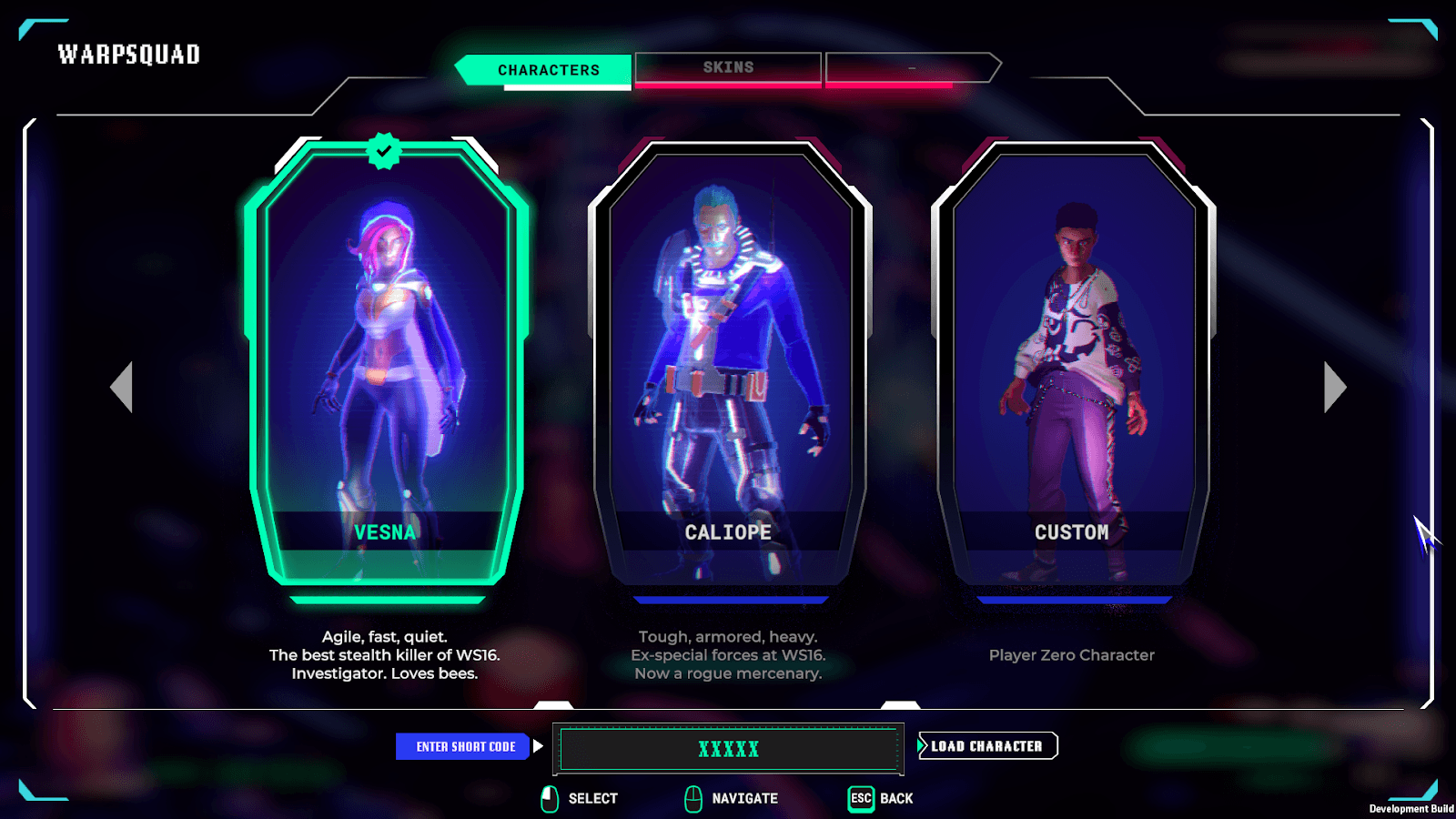The image size is (1456, 819).
Task: Click the short code input field
Action: tap(728, 749)
